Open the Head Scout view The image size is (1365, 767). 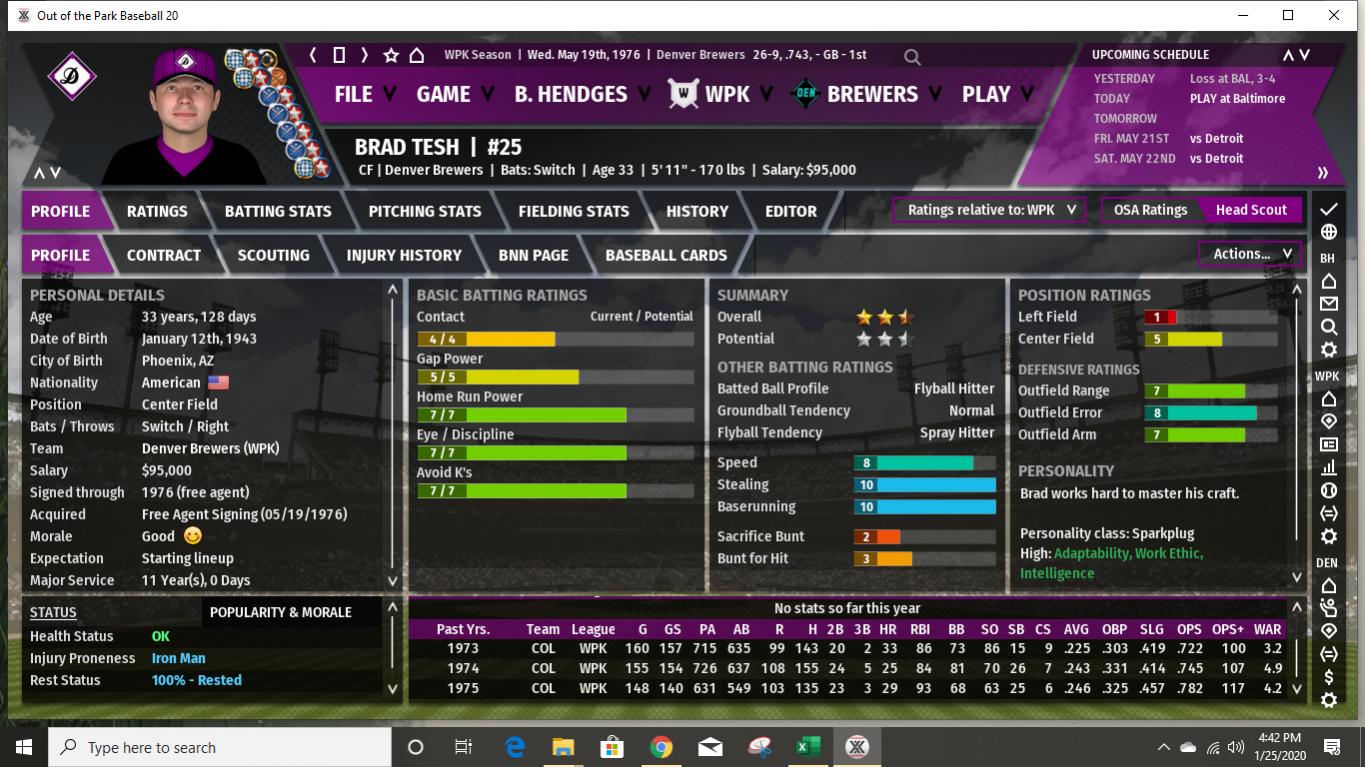point(1251,210)
